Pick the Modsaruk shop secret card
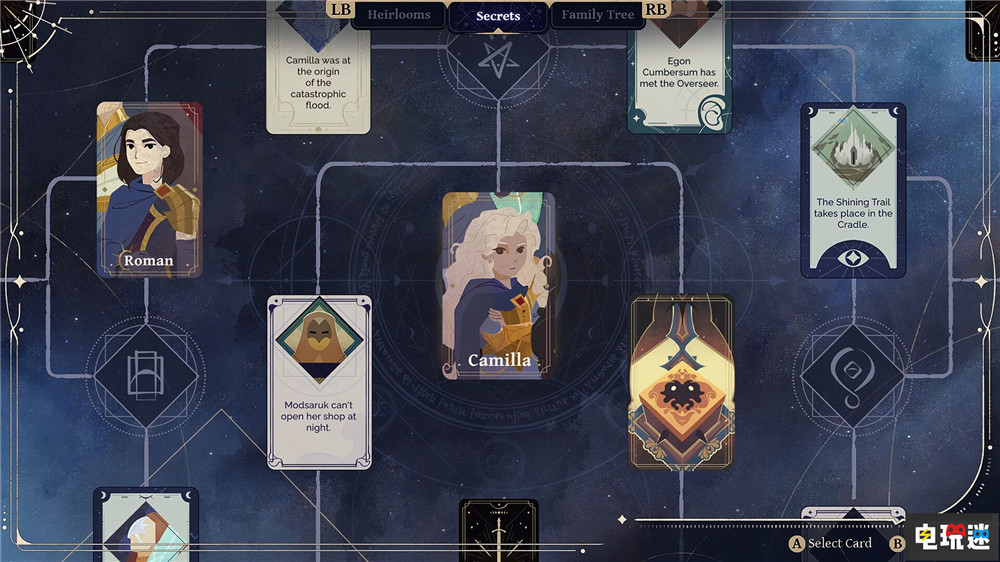This screenshot has height=562, width=1000. pyautogui.click(x=319, y=382)
